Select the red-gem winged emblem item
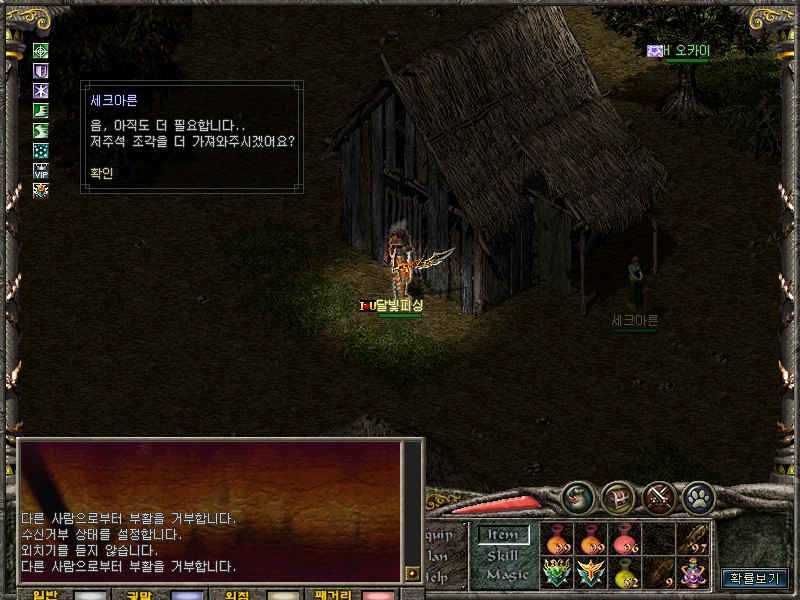The image size is (800, 600). [x=592, y=573]
